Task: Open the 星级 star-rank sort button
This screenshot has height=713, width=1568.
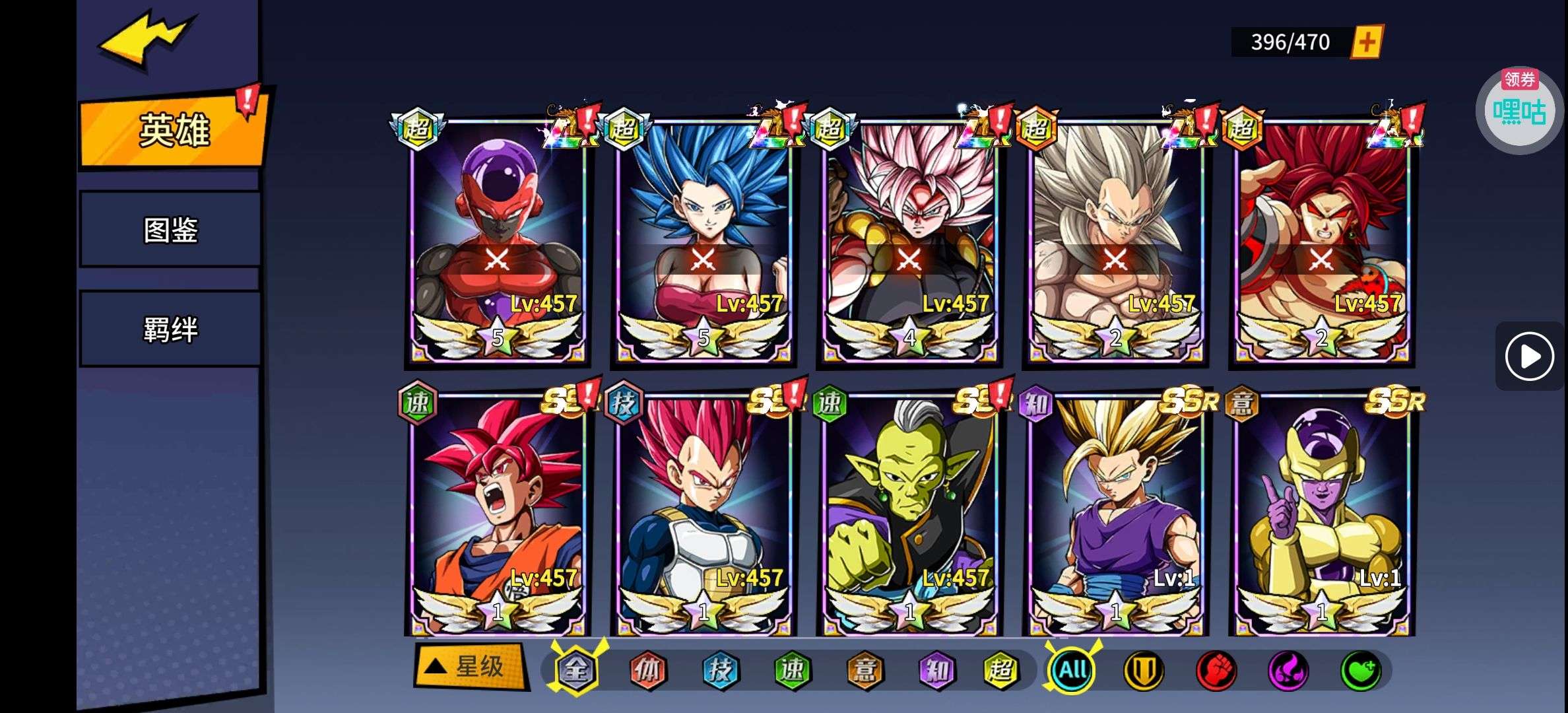Action: [471, 667]
